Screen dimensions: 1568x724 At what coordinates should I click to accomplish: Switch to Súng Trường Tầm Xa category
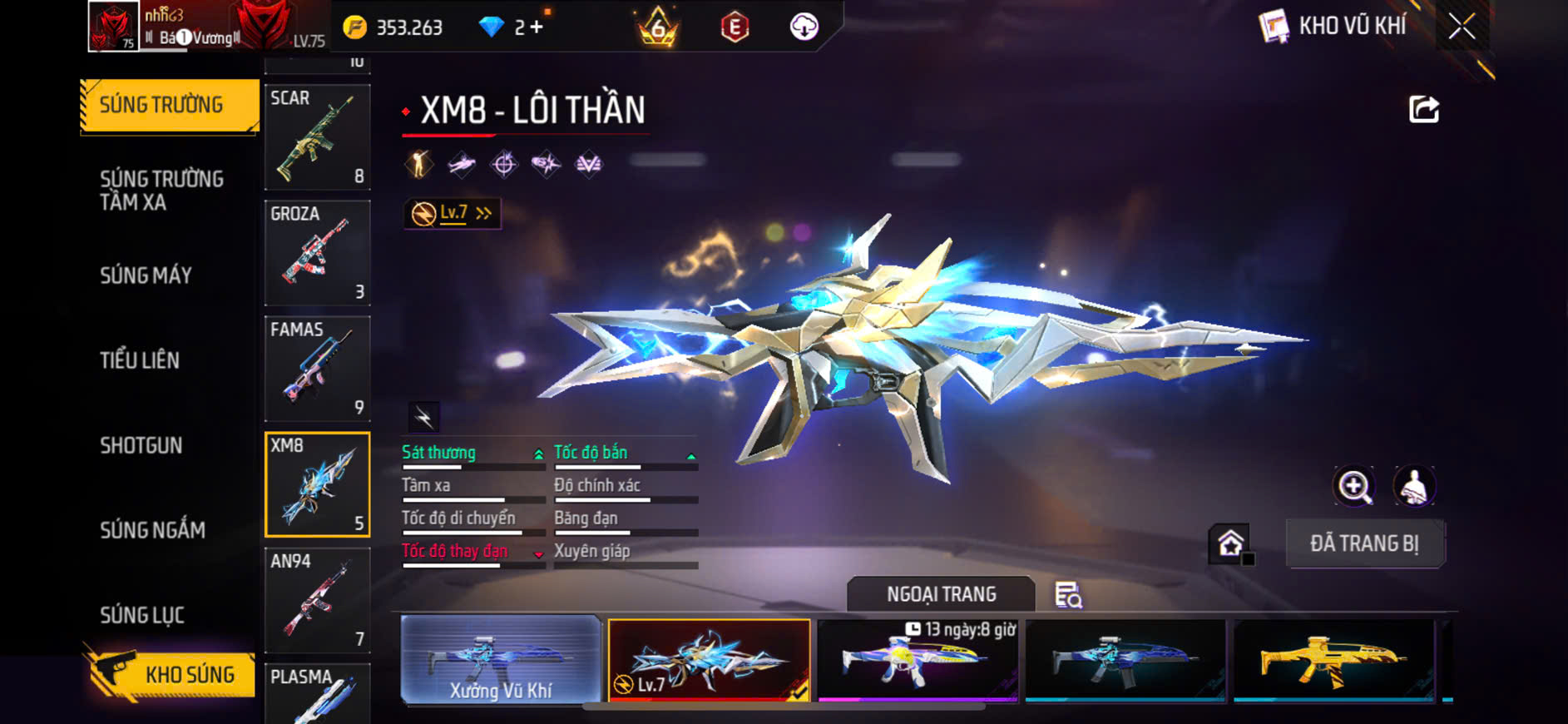tap(162, 191)
